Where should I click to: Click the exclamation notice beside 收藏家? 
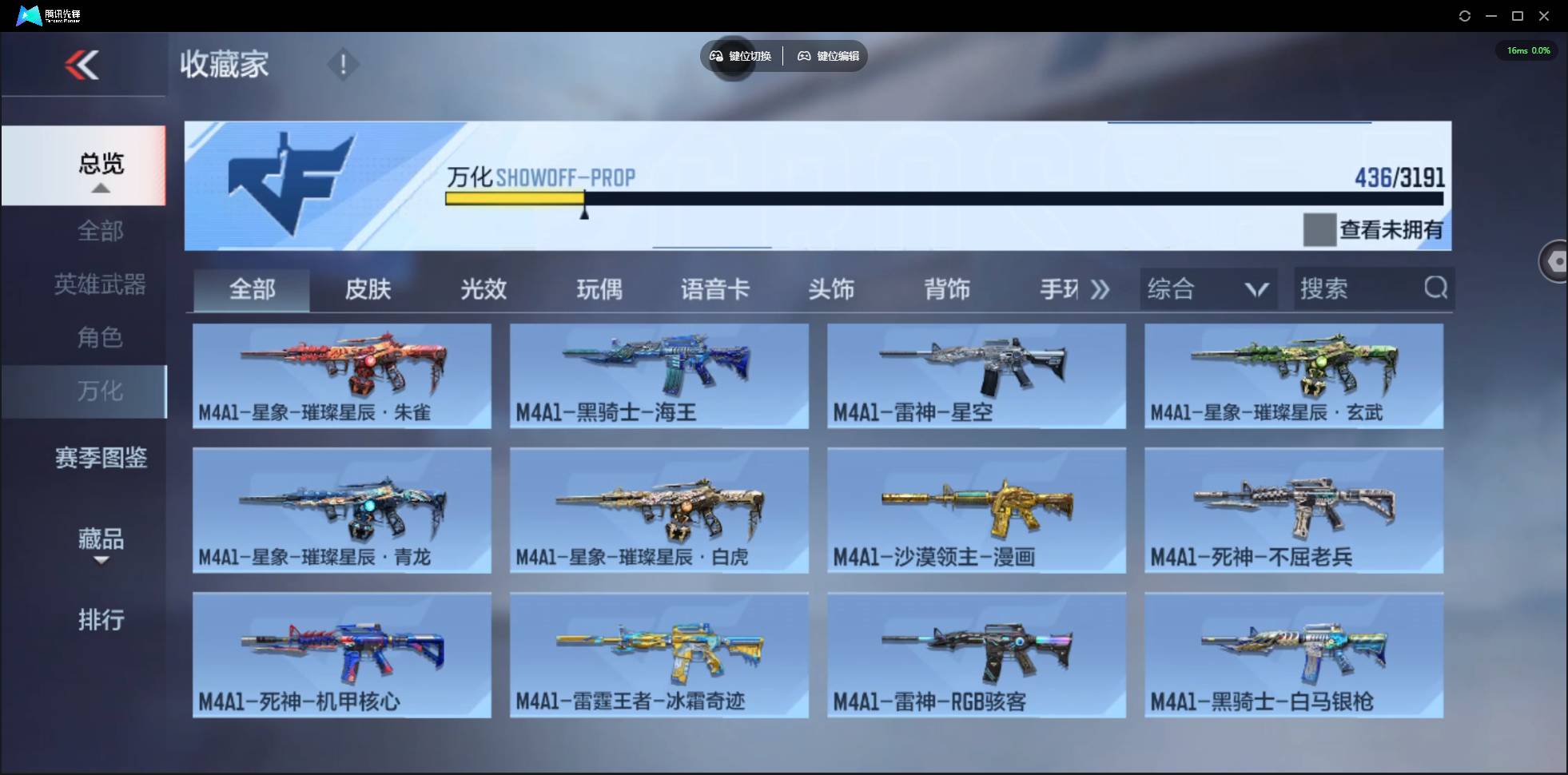pyautogui.click(x=344, y=64)
